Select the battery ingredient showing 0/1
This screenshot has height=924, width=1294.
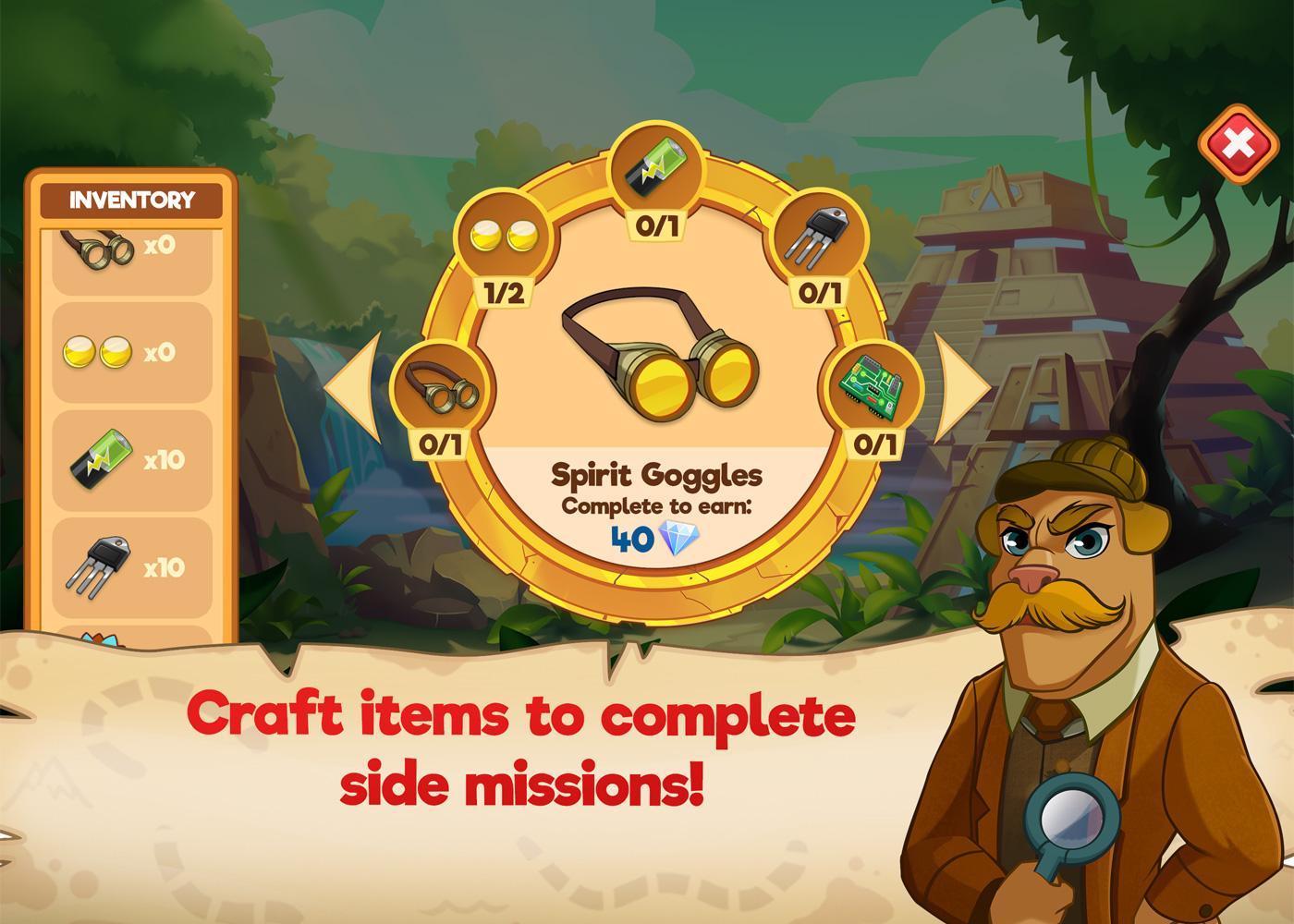(657, 166)
